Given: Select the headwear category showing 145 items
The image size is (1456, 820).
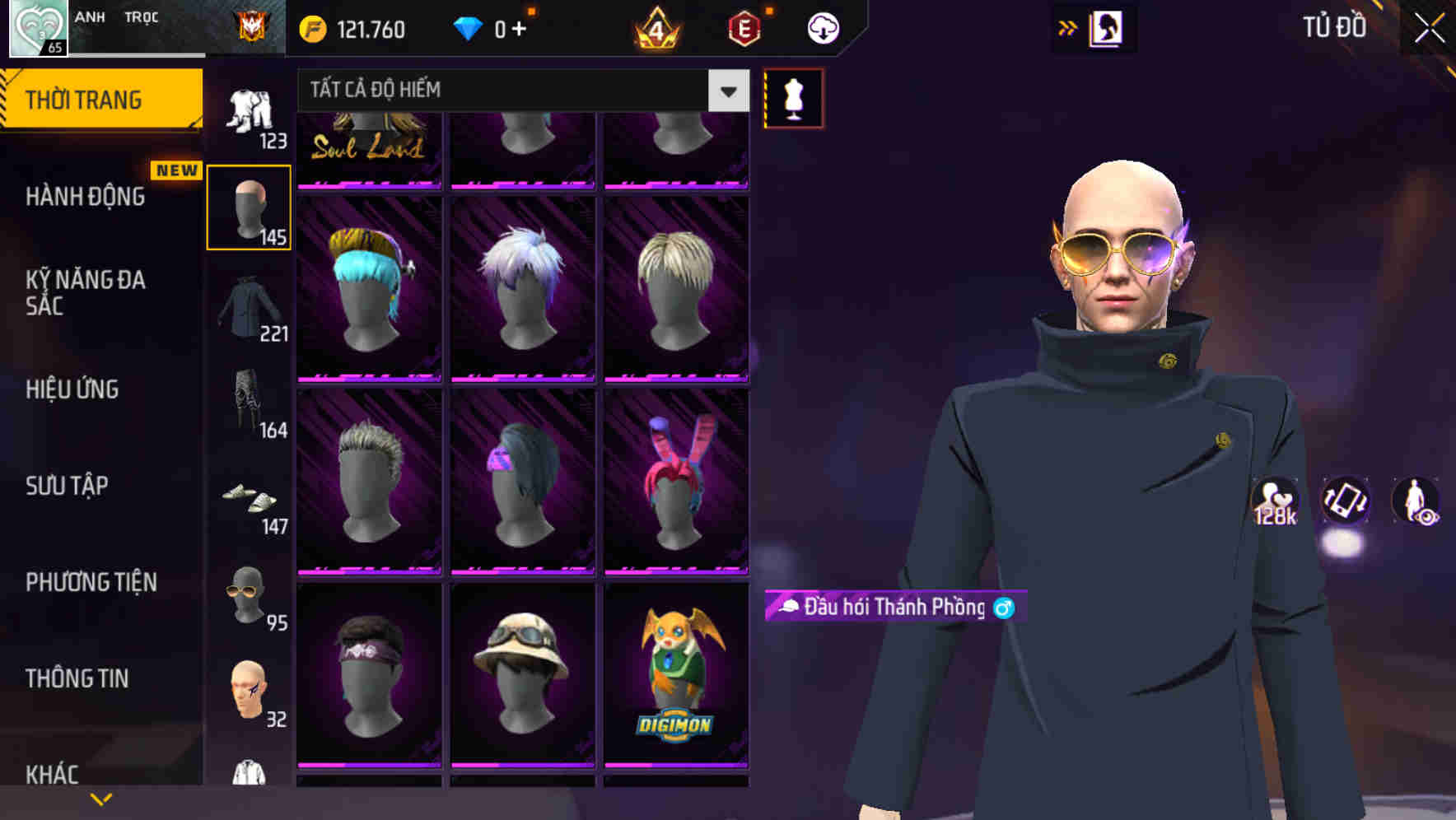Looking at the screenshot, I should click(249, 207).
